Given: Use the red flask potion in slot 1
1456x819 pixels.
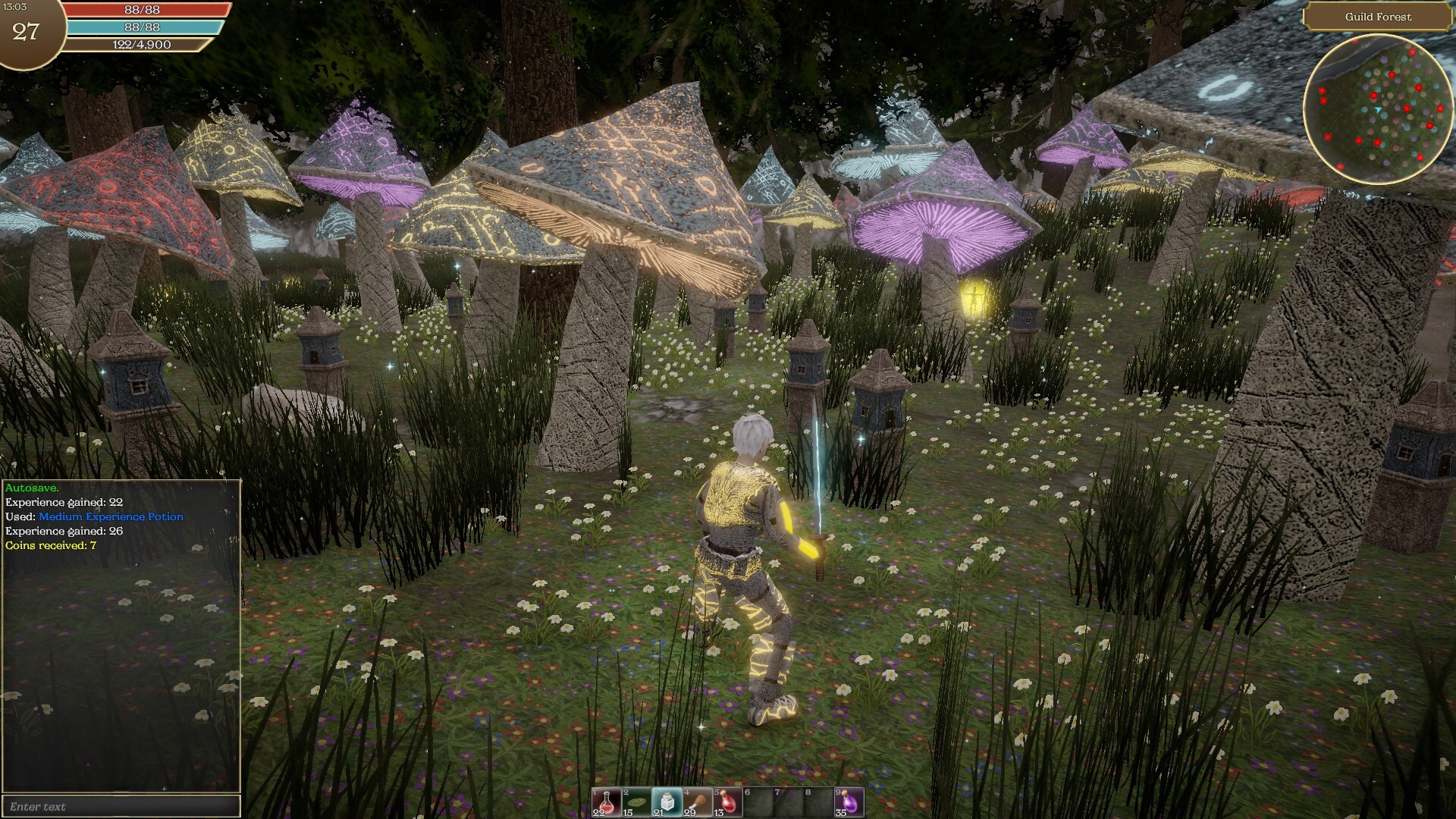Looking at the screenshot, I should point(607,802).
